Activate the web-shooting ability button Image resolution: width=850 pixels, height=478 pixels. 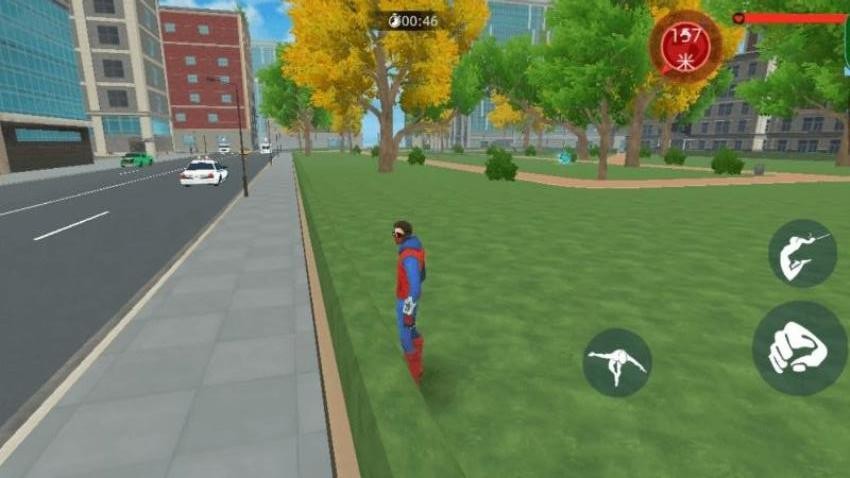802,254
